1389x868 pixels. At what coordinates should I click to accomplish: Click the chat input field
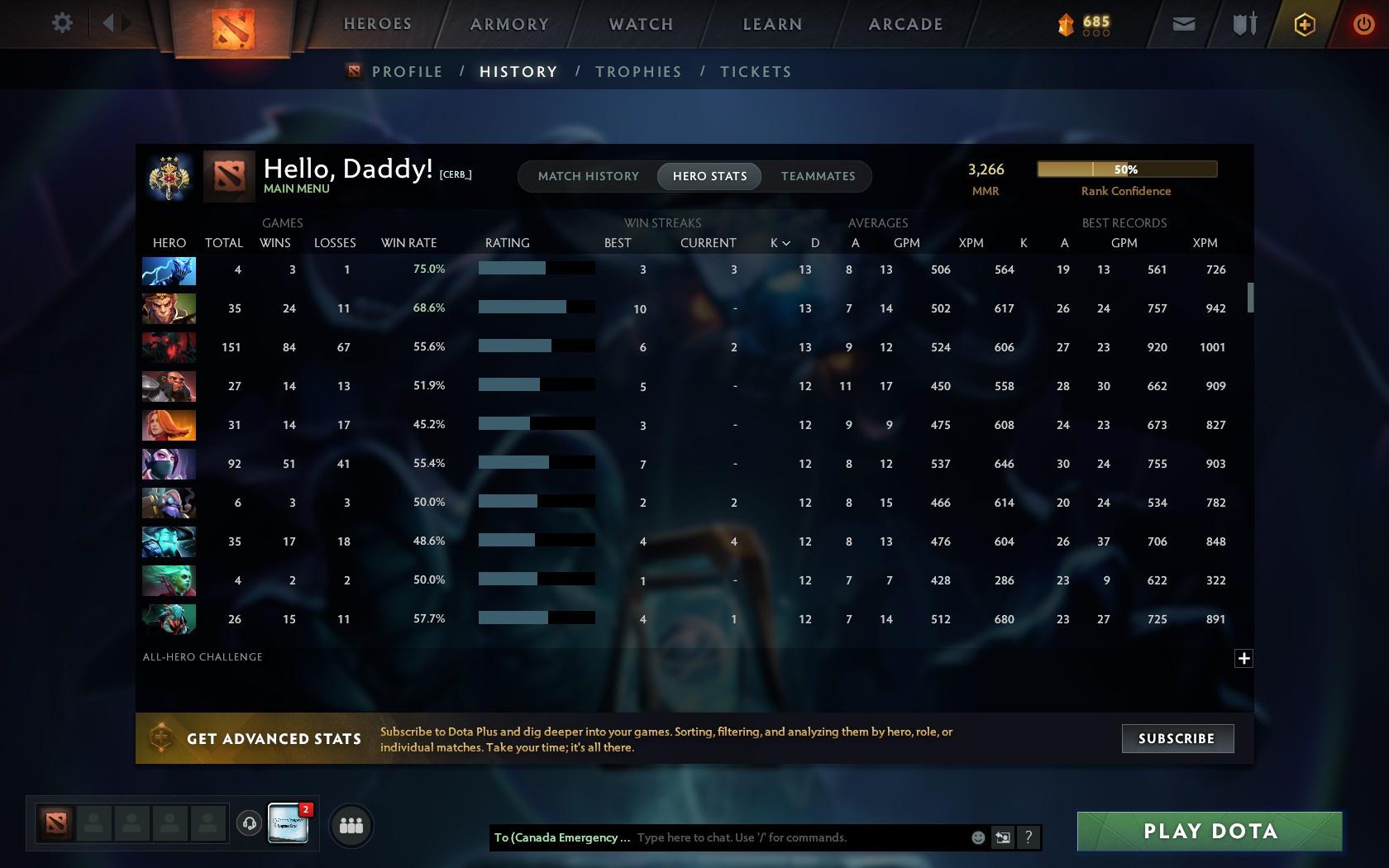[x=785, y=837]
